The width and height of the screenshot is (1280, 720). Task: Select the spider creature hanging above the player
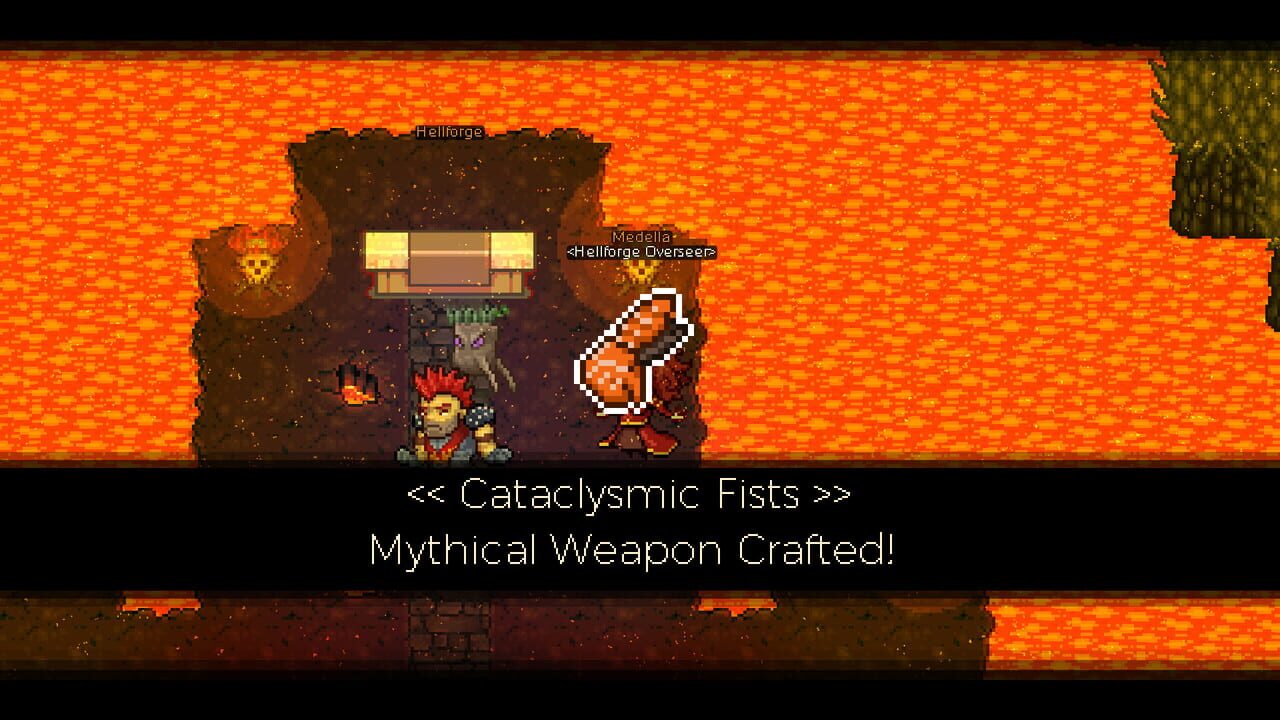tap(478, 345)
